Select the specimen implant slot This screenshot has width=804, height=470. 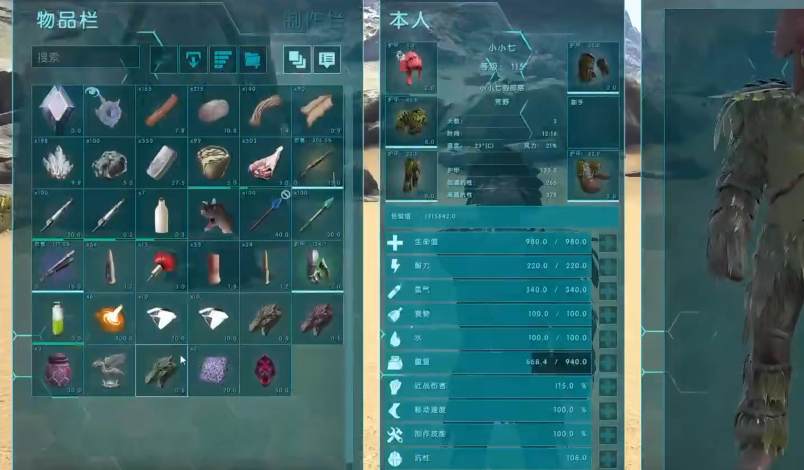(x=57, y=110)
